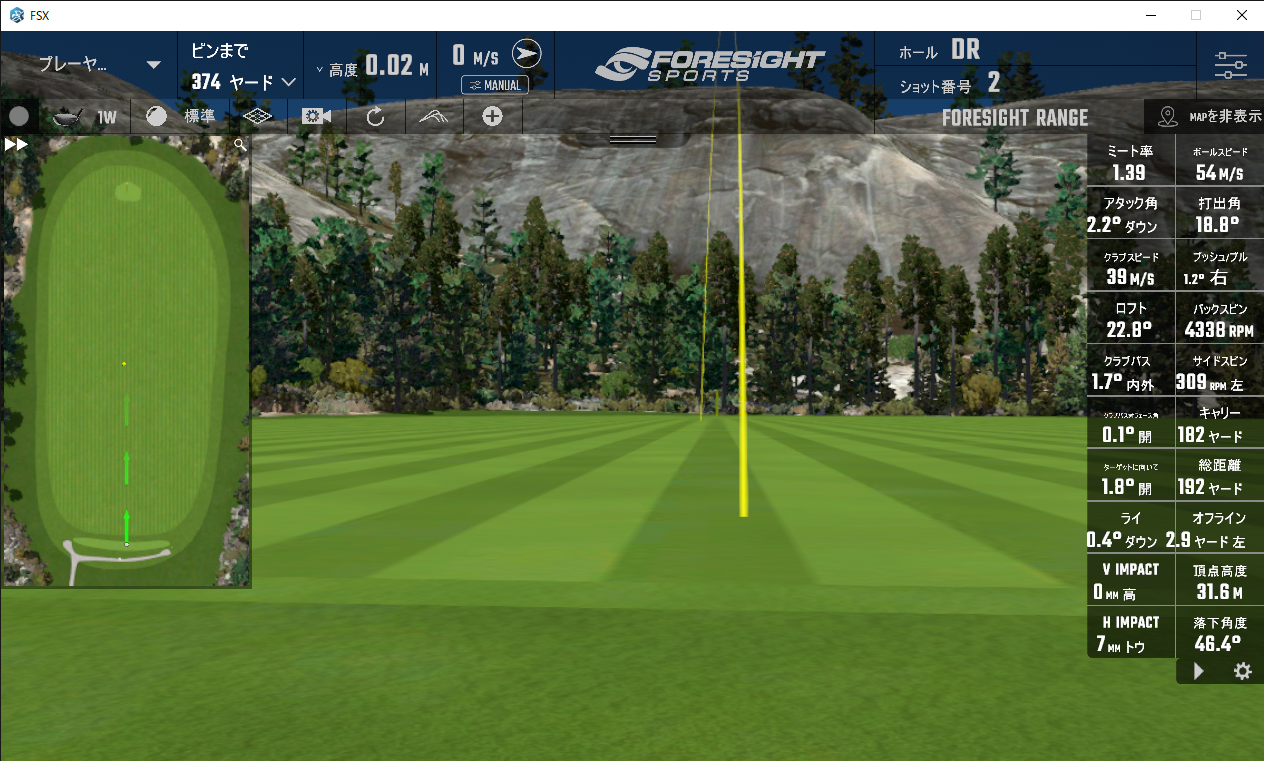This screenshot has height=761, width=1264.
Task: Hide the map with the MAP button
Action: [x=1208, y=117]
